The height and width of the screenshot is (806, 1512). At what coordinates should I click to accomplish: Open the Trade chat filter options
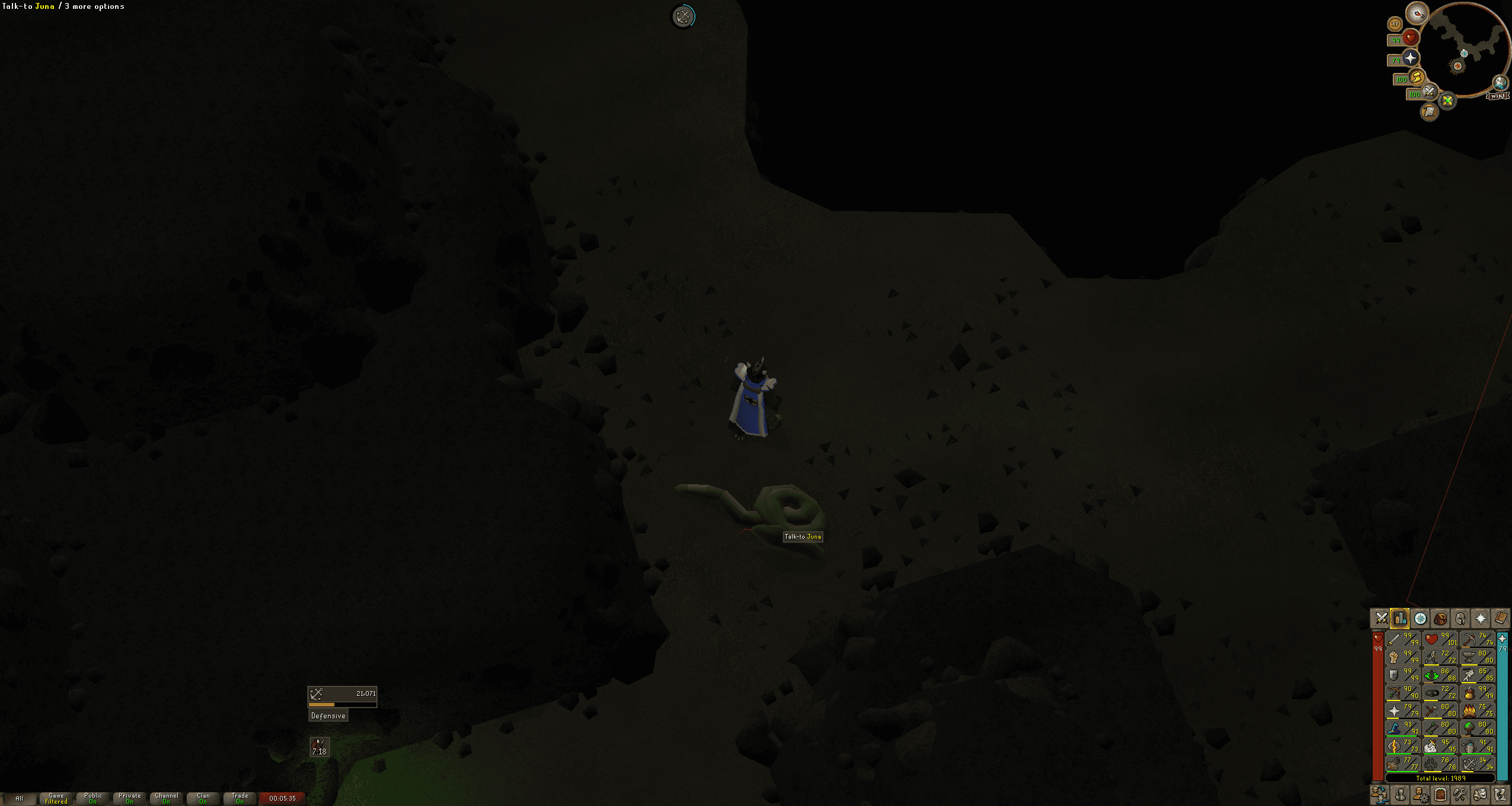(241, 798)
